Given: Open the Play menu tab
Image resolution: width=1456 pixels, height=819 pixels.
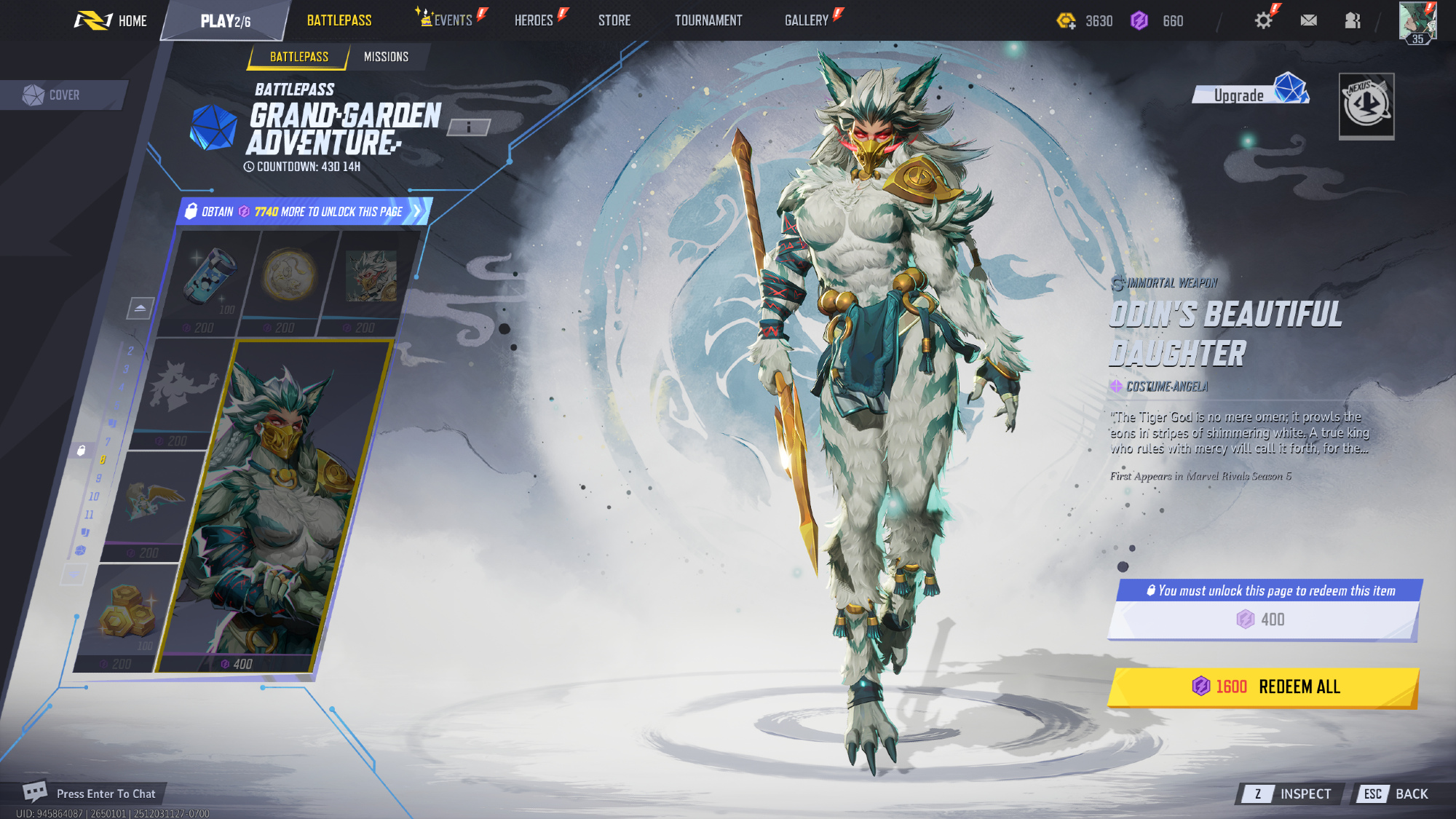Looking at the screenshot, I should coord(225,21).
